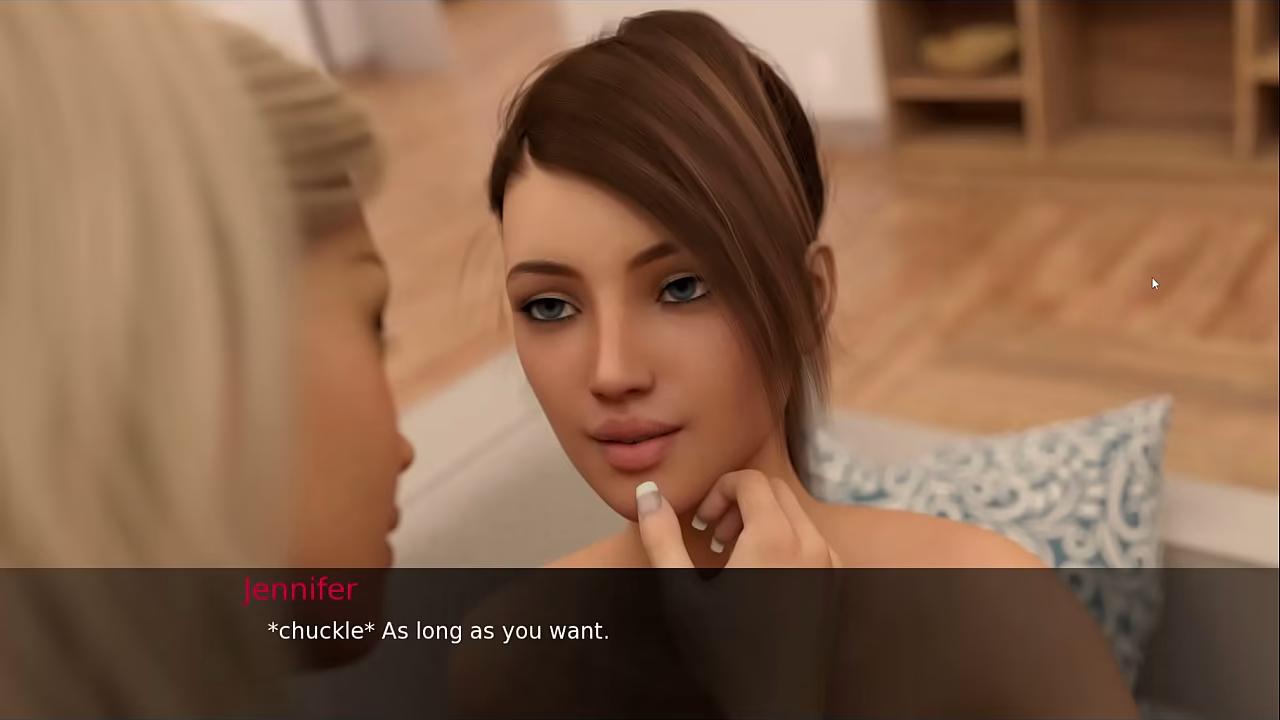Click the dialogue text to advance
This screenshot has height=720, width=1280.
coord(437,630)
